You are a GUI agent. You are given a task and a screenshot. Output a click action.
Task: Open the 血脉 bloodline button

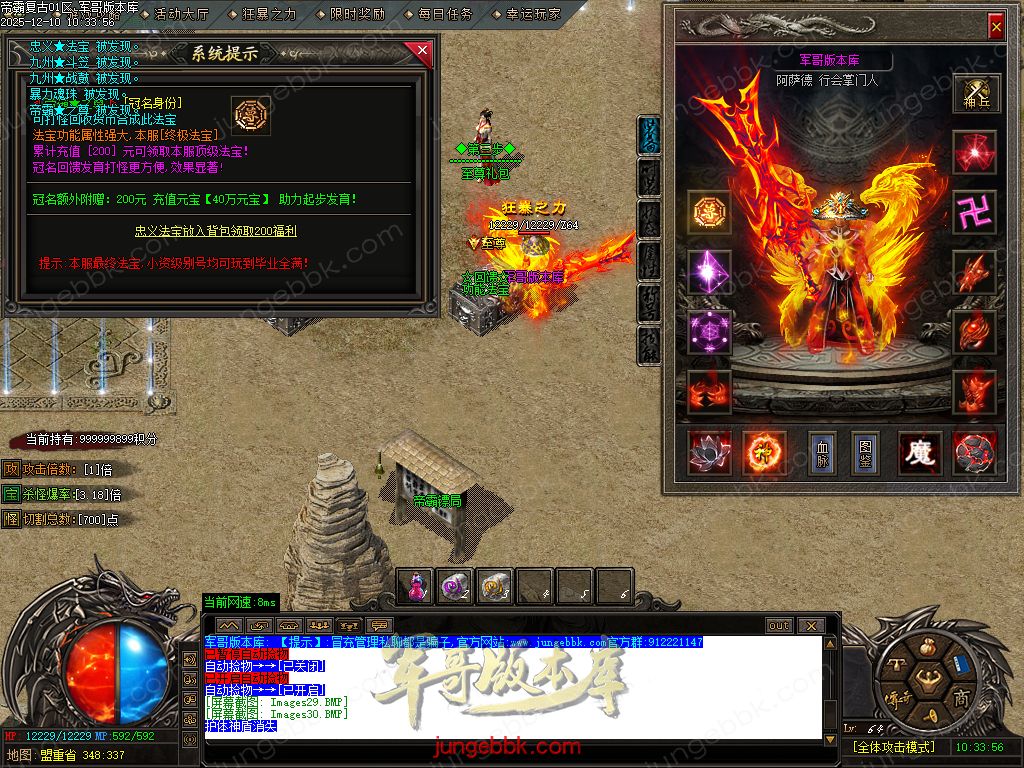coord(821,453)
